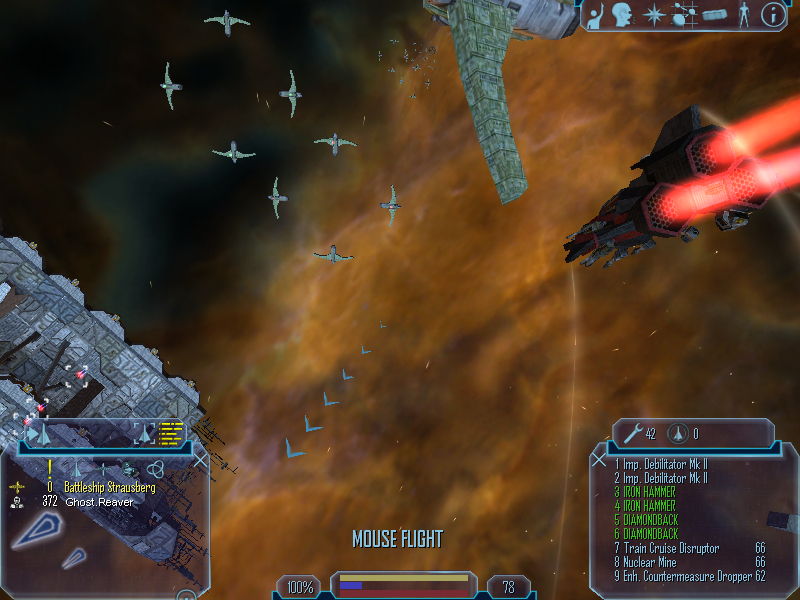Image resolution: width=800 pixels, height=600 pixels.
Task: Close the target contact list panel
Action: click(x=200, y=460)
